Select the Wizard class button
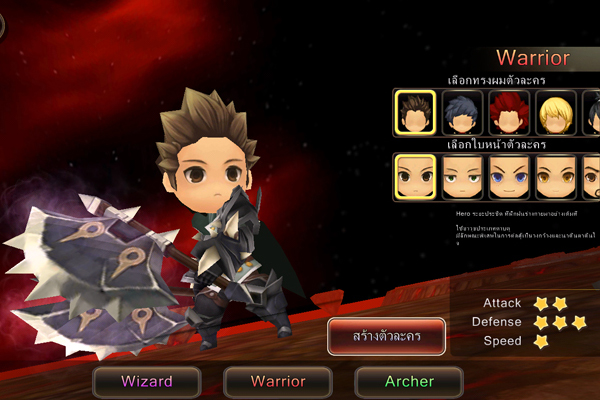 [147, 381]
